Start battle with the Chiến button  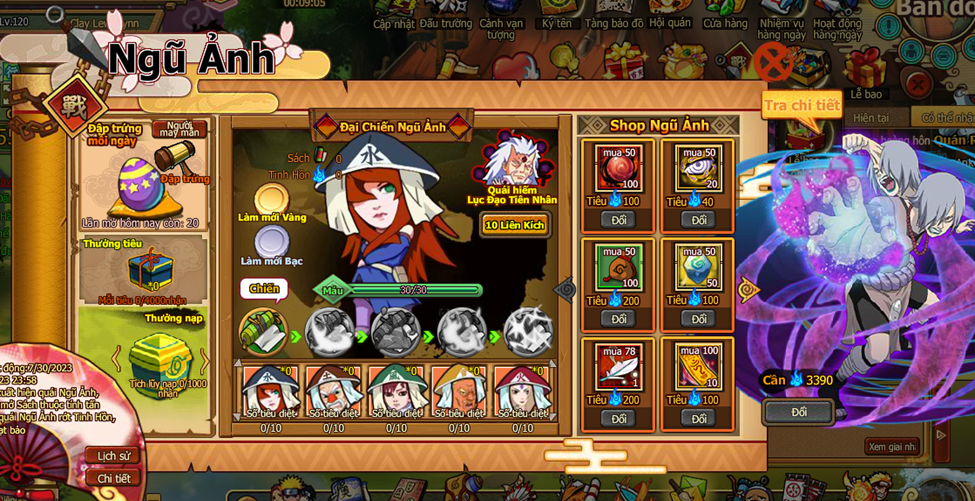pos(263,289)
